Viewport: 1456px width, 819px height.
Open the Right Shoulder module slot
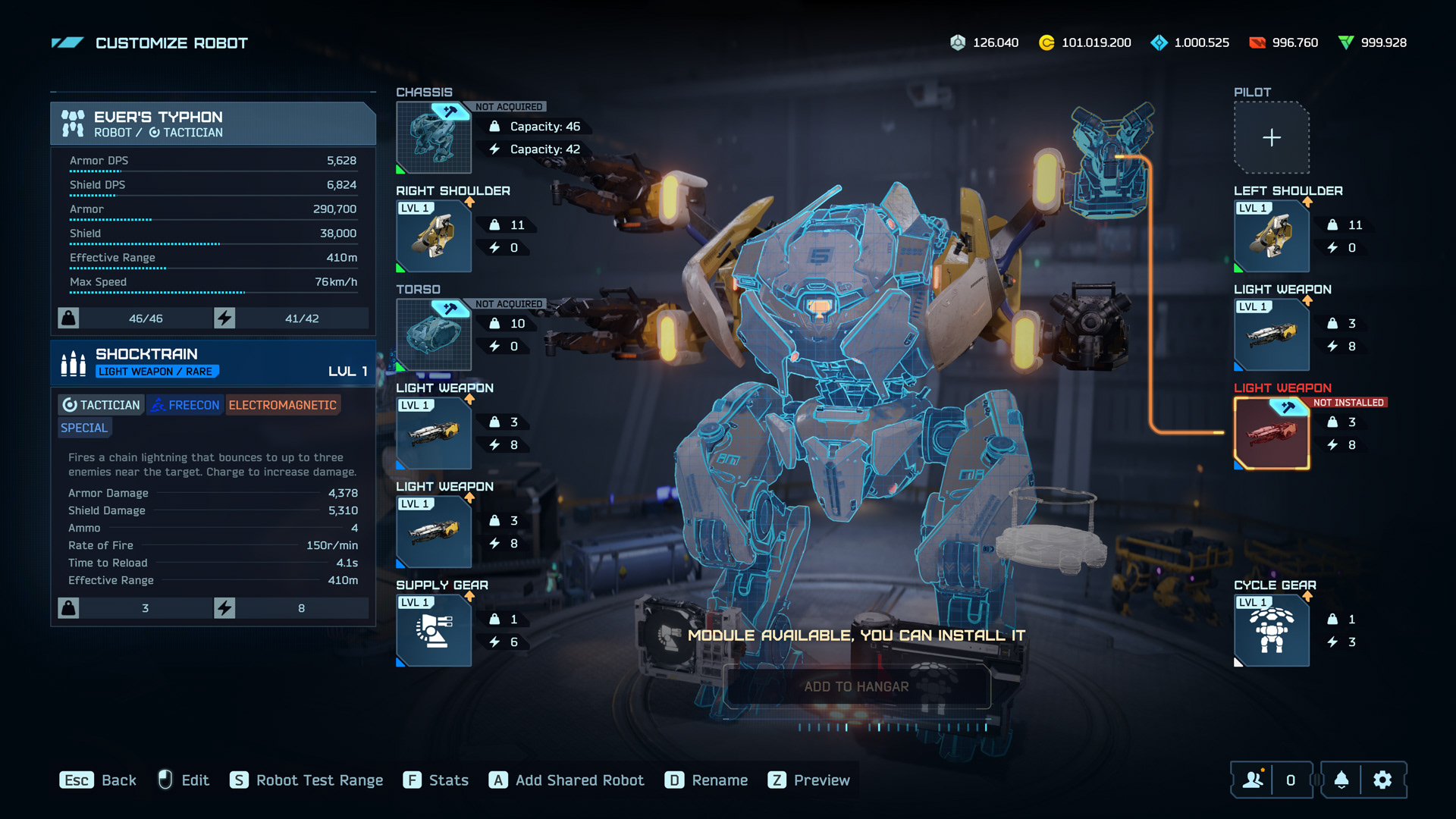434,237
